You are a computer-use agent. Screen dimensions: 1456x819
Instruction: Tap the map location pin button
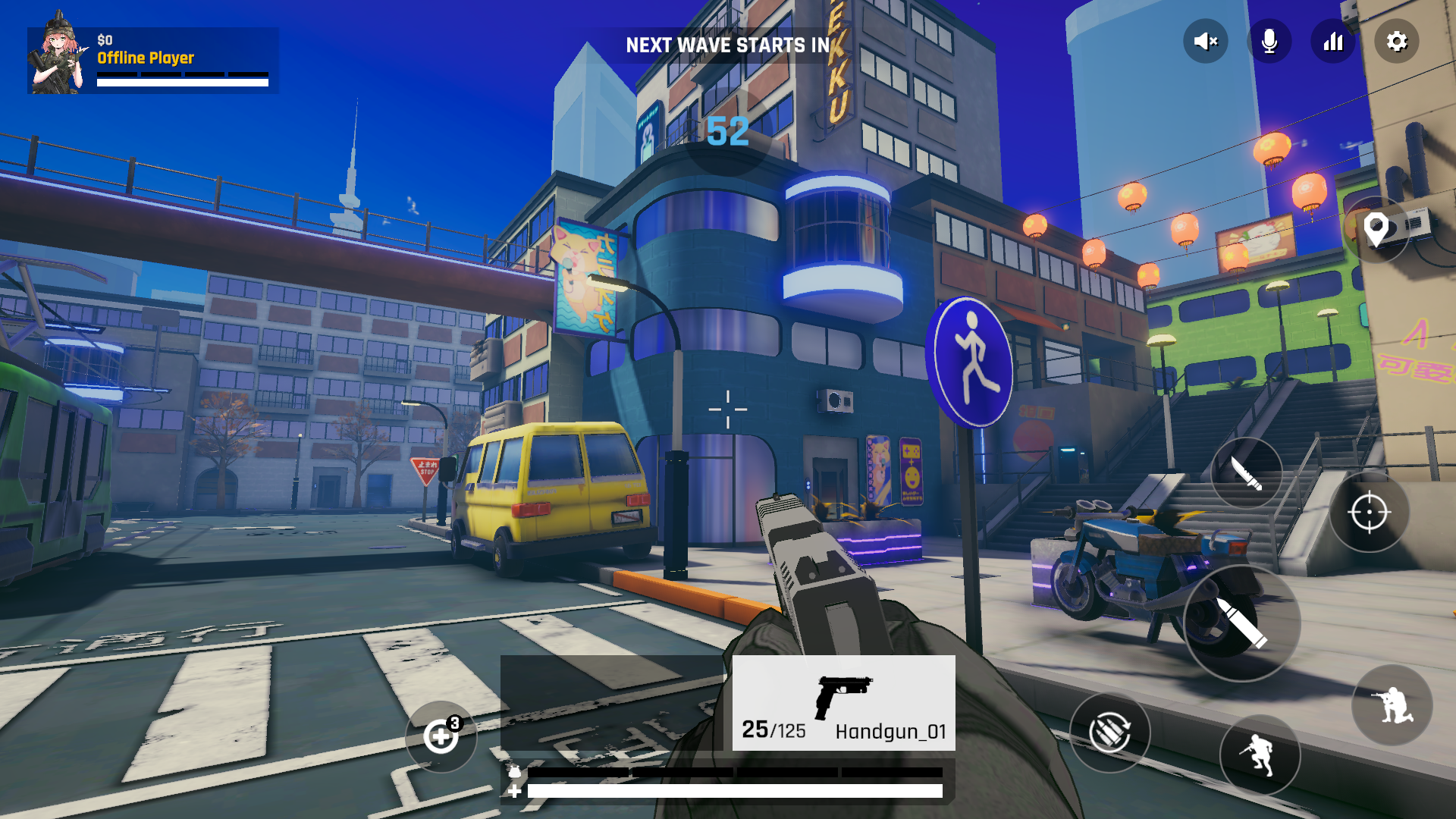coord(1376,229)
